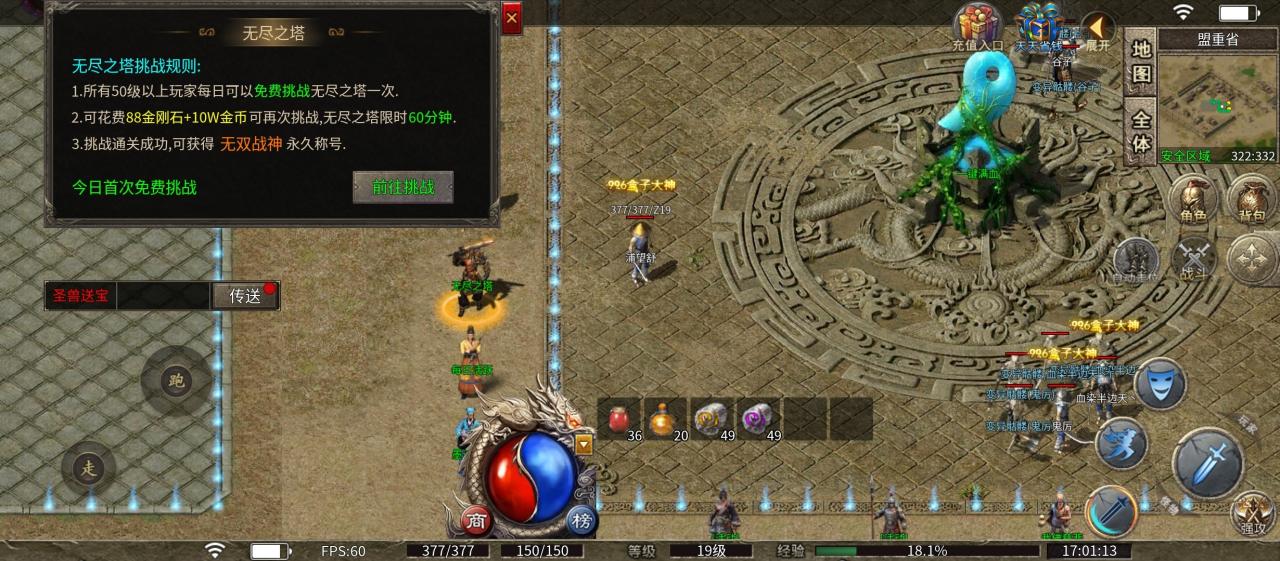Switch to the 全体 tab
This screenshot has height=561, width=1280.
click(x=1141, y=131)
